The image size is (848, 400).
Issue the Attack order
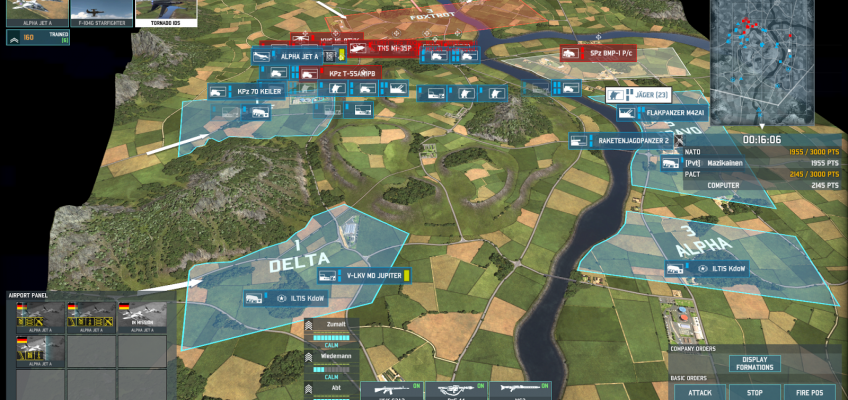pyautogui.click(x=700, y=392)
